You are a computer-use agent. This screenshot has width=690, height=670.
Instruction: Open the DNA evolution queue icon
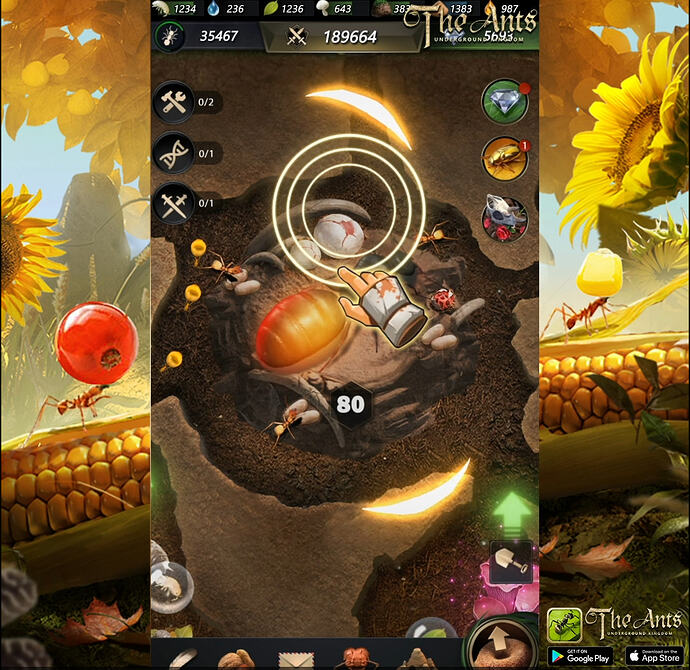coord(174,153)
